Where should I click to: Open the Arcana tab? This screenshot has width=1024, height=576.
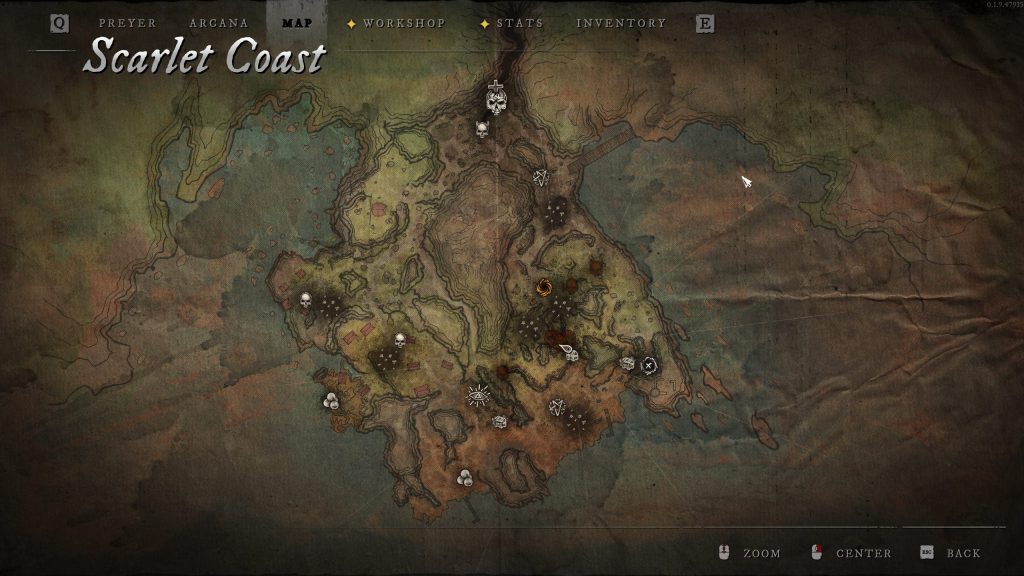218,23
